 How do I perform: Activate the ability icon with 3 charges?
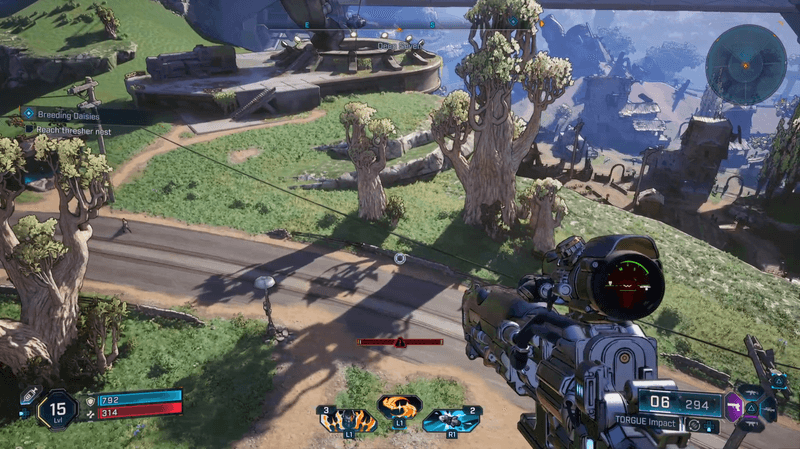347,419
